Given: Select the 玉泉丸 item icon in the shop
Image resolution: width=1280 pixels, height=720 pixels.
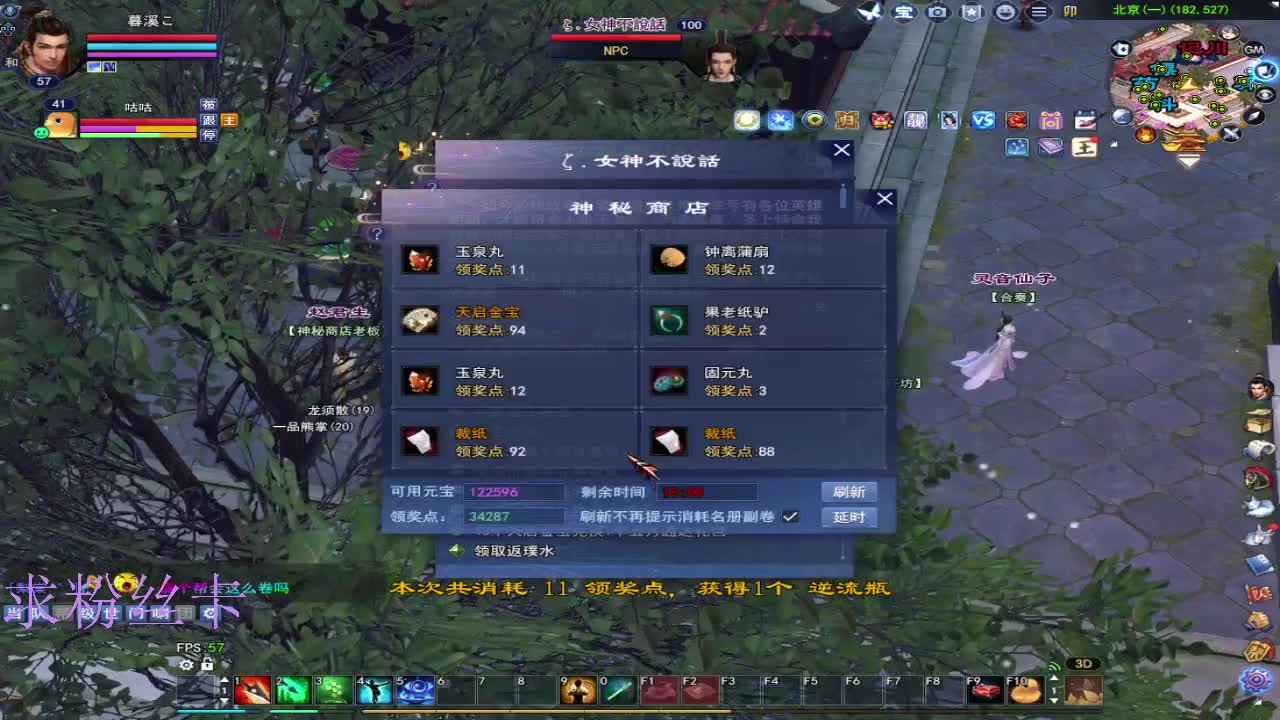Looking at the screenshot, I should [x=420, y=258].
